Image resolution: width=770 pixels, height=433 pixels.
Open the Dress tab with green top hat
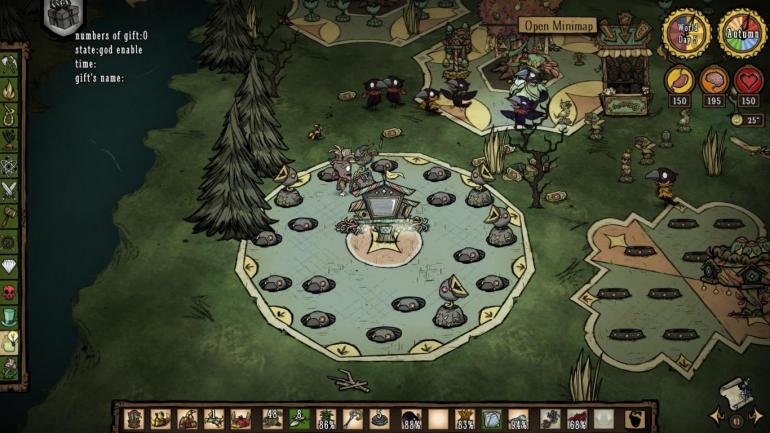pos(9,317)
